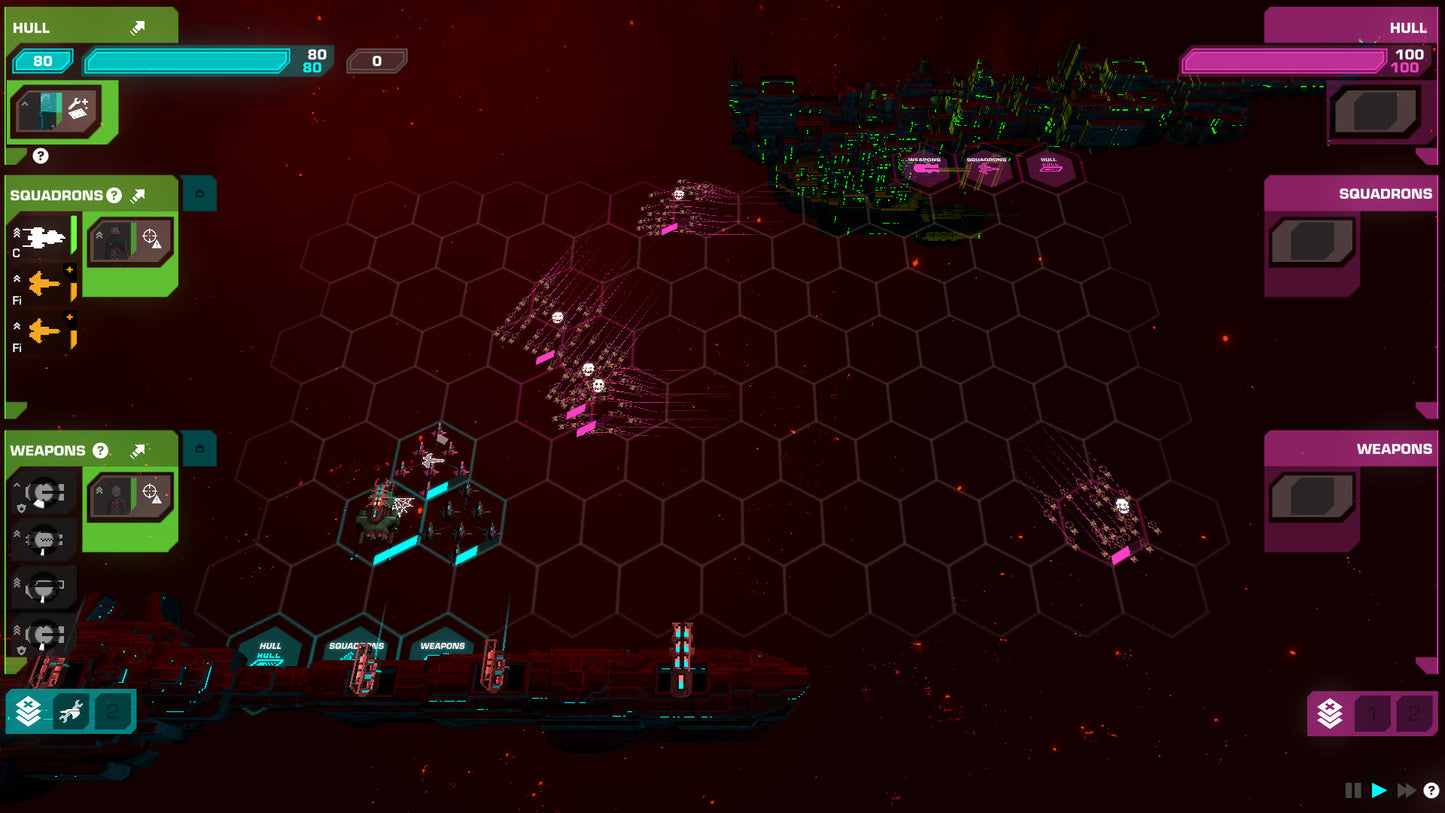The width and height of the screenshot is (1445, 813).
Task: Show help for the Squadrons panel
Action: 114,195
